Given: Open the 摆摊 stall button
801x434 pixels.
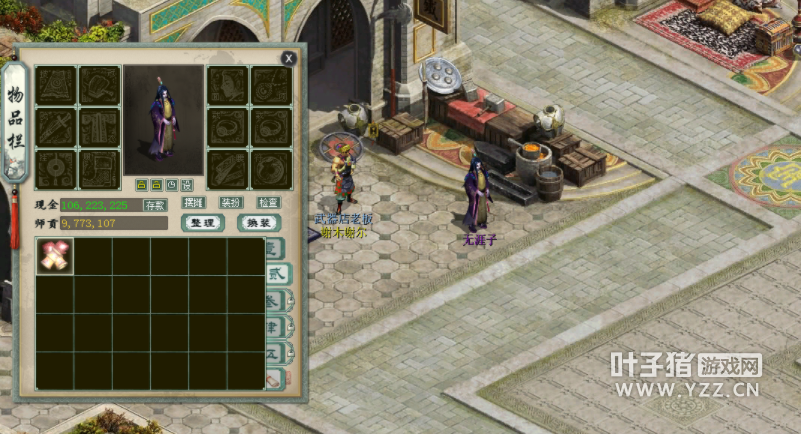Looking at the screenshot, I should (193, 203).
